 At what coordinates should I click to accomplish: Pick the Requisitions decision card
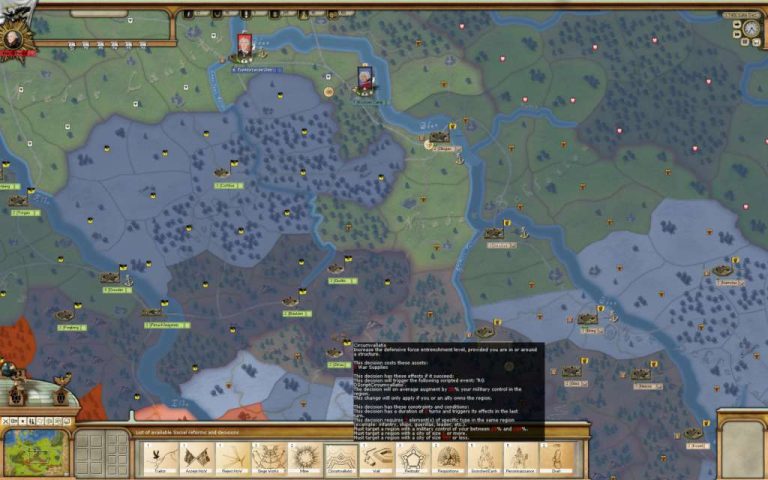click(x=448, y=458)
